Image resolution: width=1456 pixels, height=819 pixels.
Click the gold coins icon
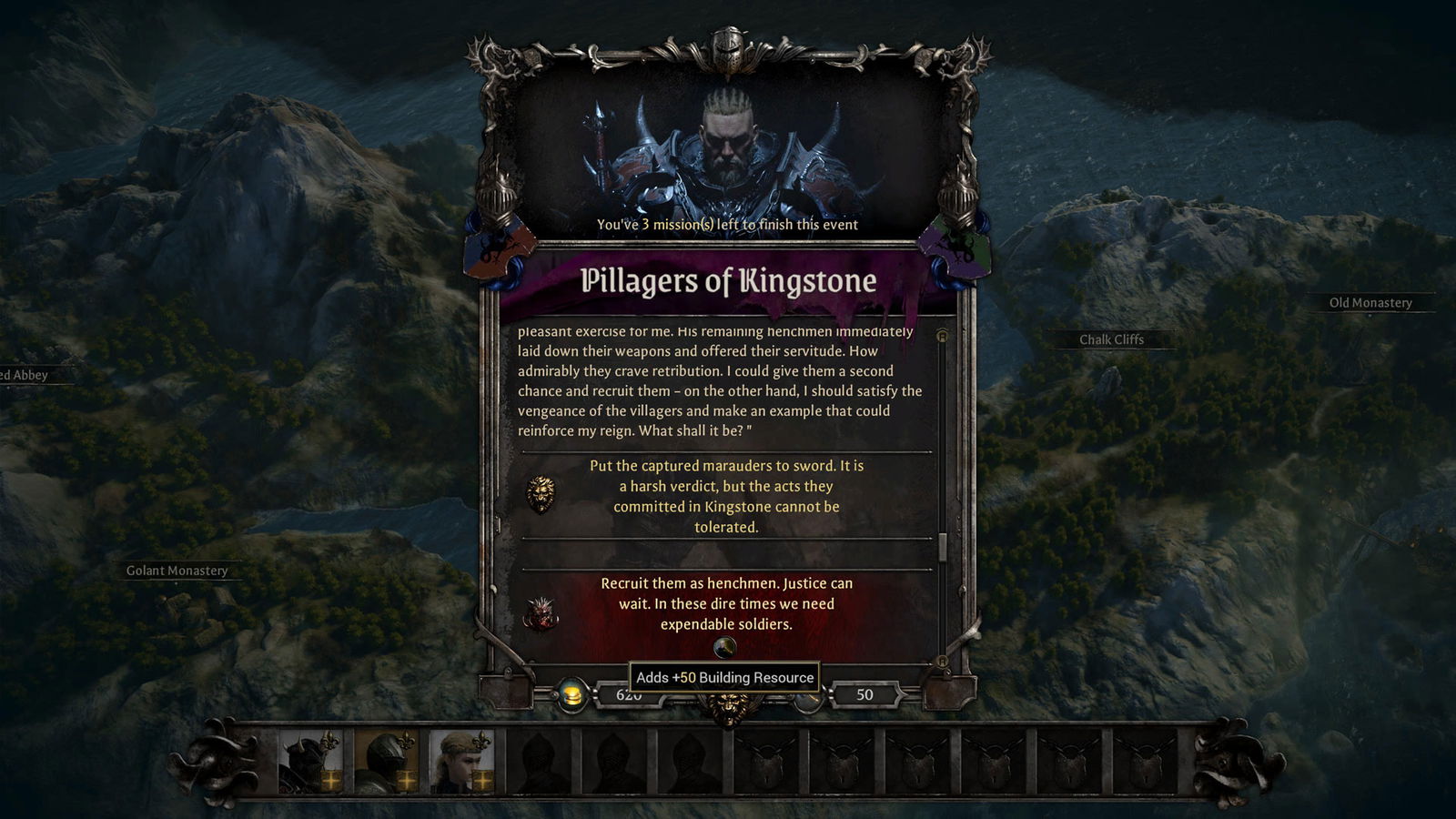[571, 696]
